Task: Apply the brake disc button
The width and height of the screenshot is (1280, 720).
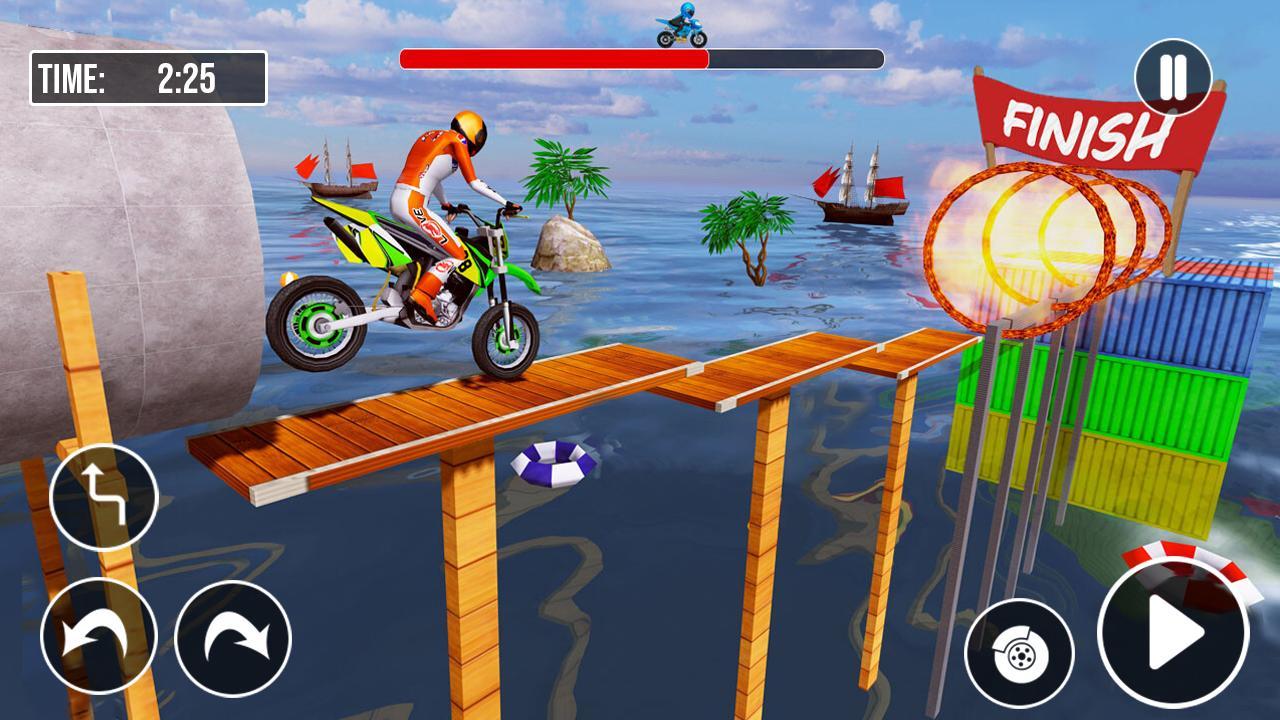Action: [x=1019, y=654]
